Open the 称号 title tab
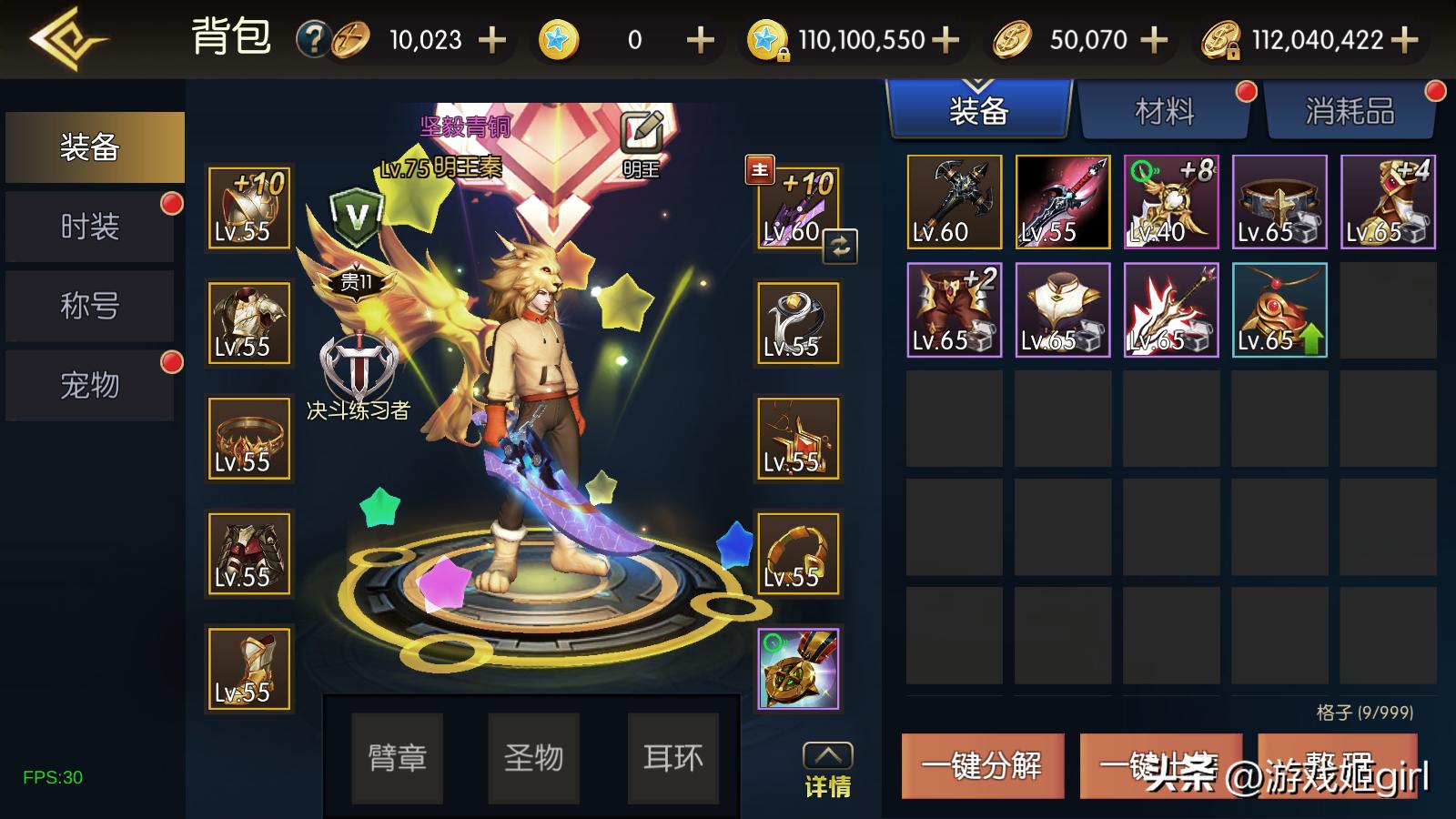 90,306
